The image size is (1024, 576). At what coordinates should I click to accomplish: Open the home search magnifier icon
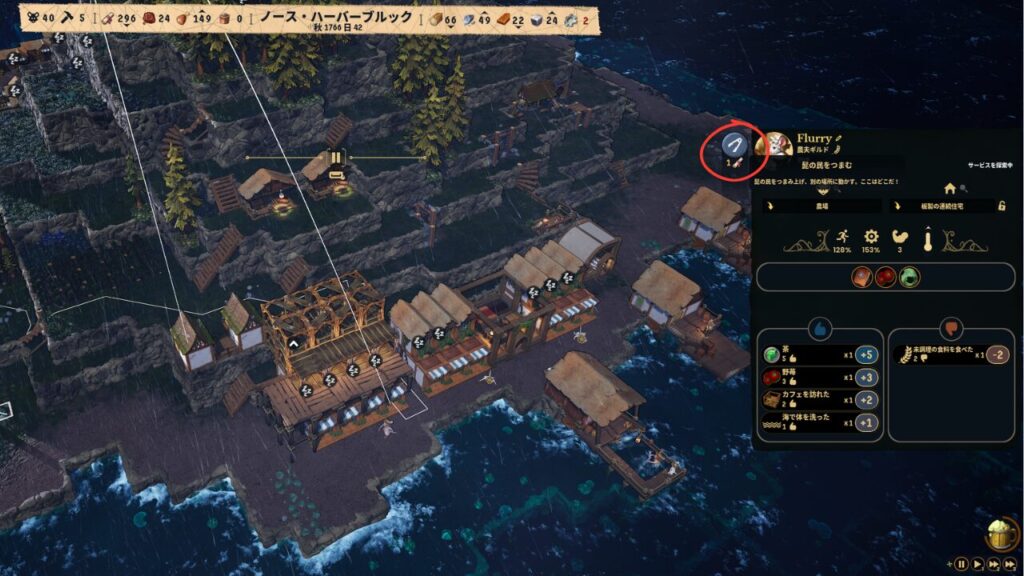tap(963, 187)
